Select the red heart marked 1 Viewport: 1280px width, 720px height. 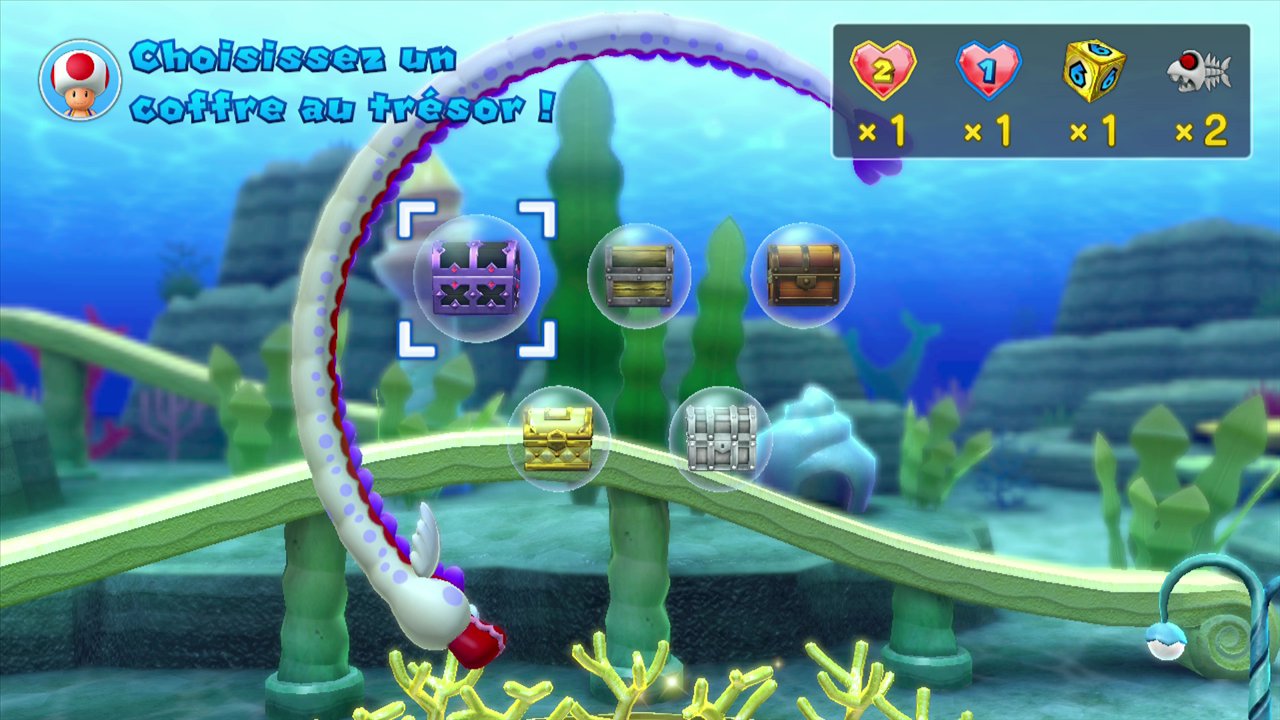988,71
